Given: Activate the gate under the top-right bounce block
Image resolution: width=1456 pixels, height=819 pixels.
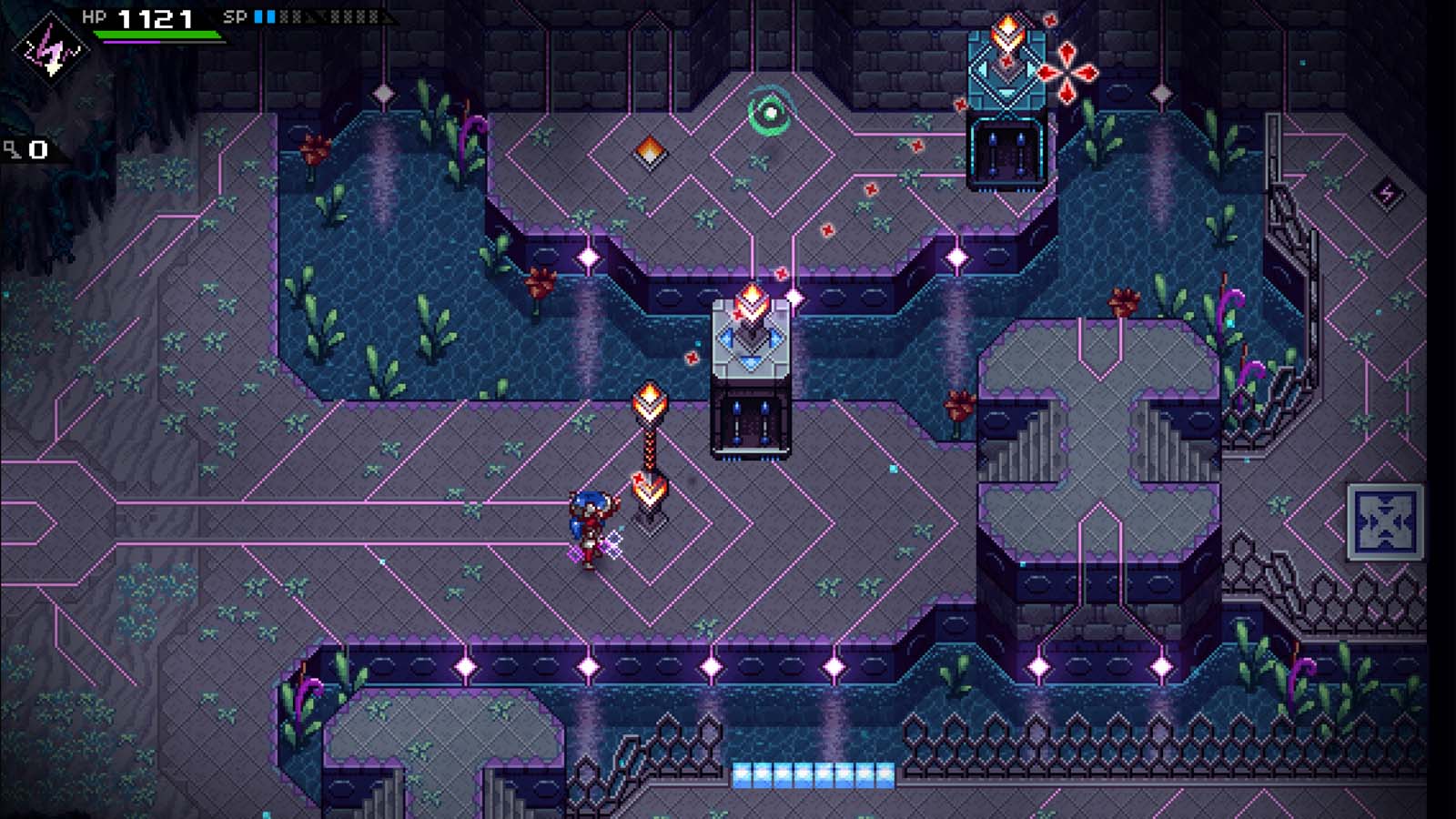Looking at the screenshot, I should coord(1006,150).
